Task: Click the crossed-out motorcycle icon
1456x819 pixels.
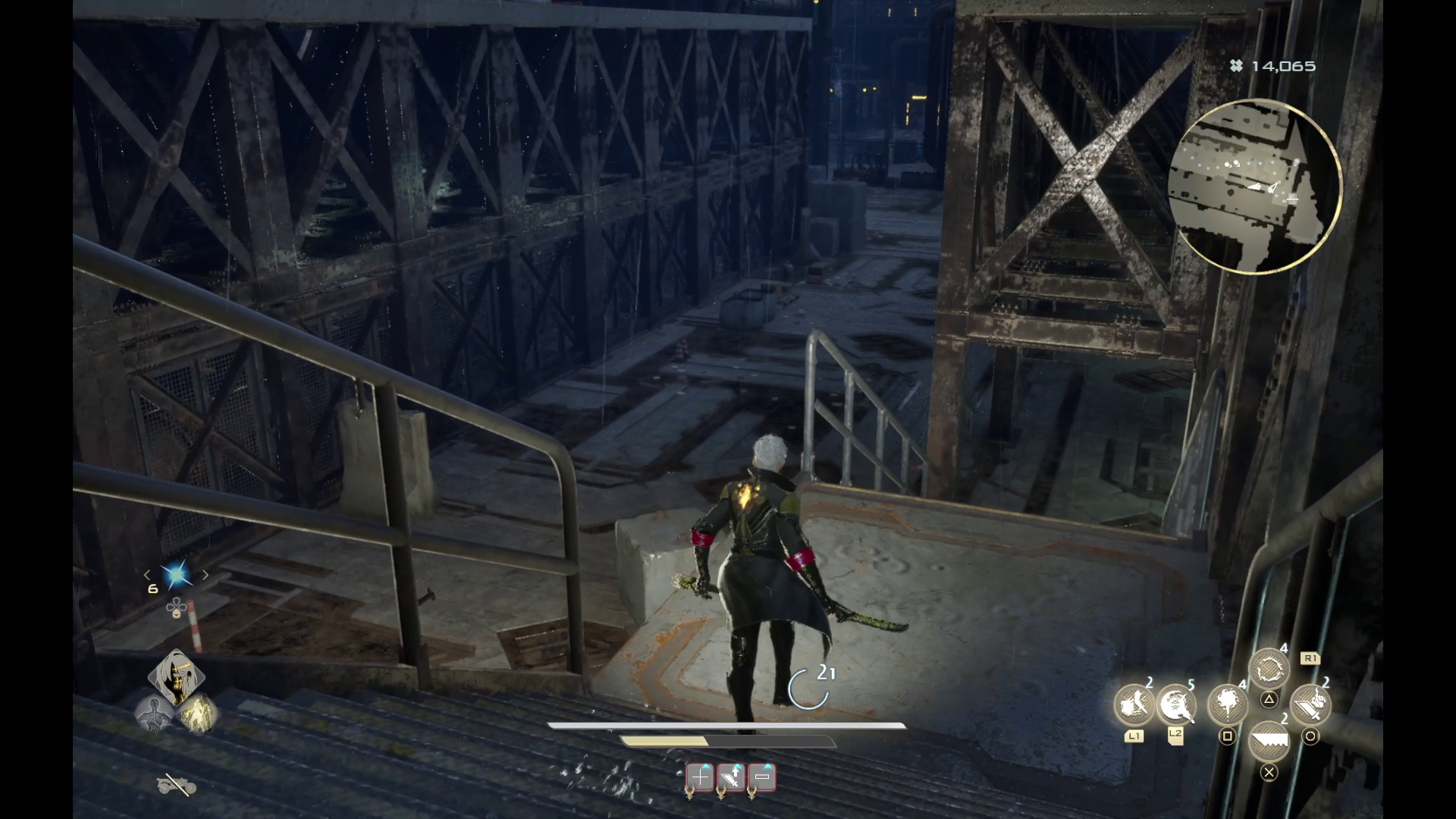Action: coord(176,786)
